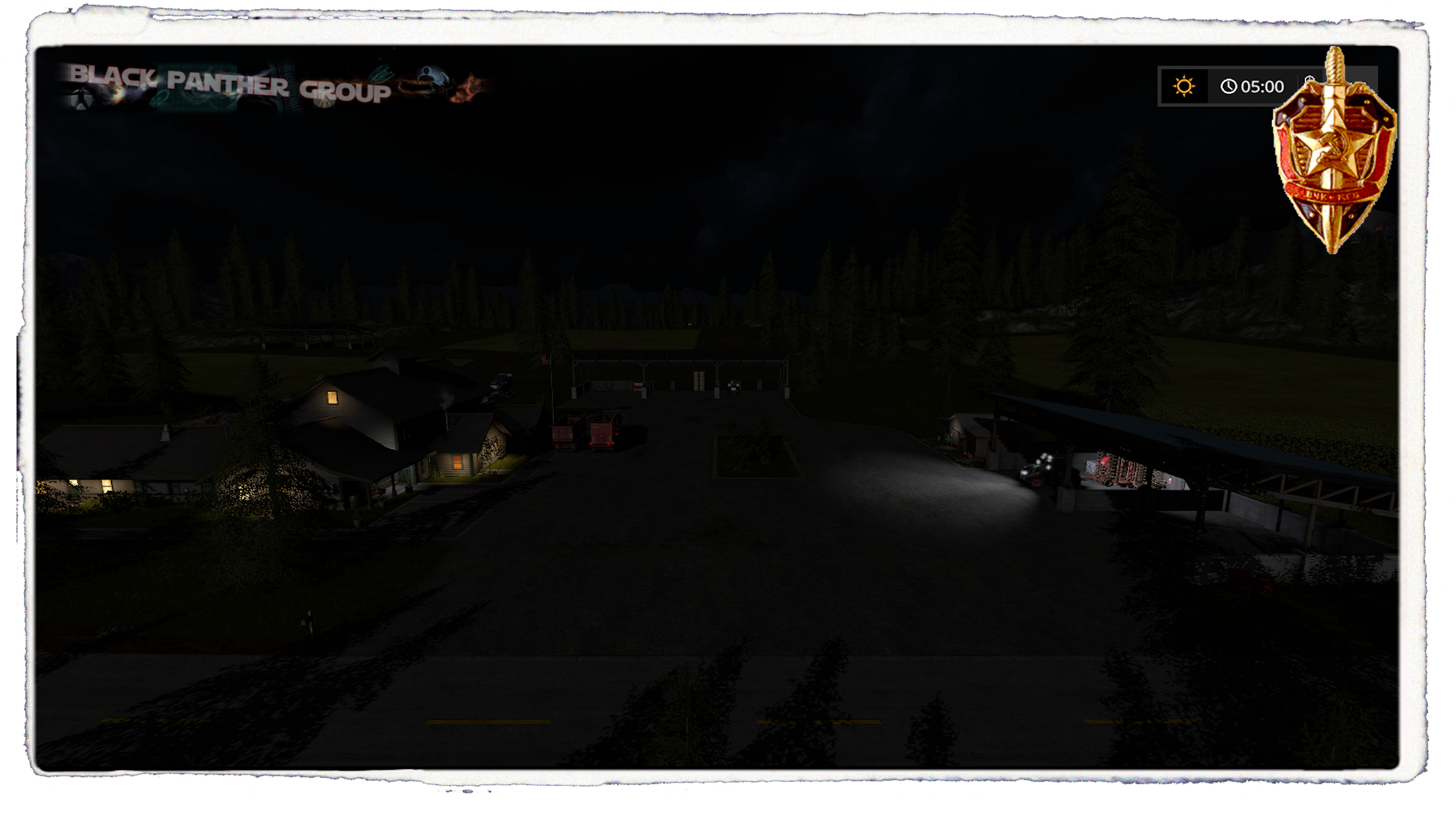Click the orange sun weather icon
The width and height of the screenshot is (1456, 819).
click(x=1184, y=86)
